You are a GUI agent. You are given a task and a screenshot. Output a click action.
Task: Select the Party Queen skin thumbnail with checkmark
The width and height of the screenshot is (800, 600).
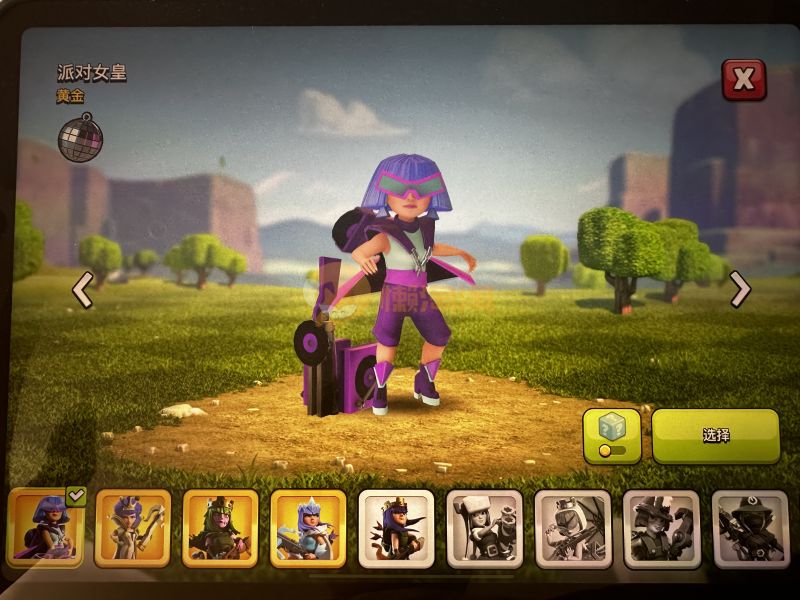[45, 527]
